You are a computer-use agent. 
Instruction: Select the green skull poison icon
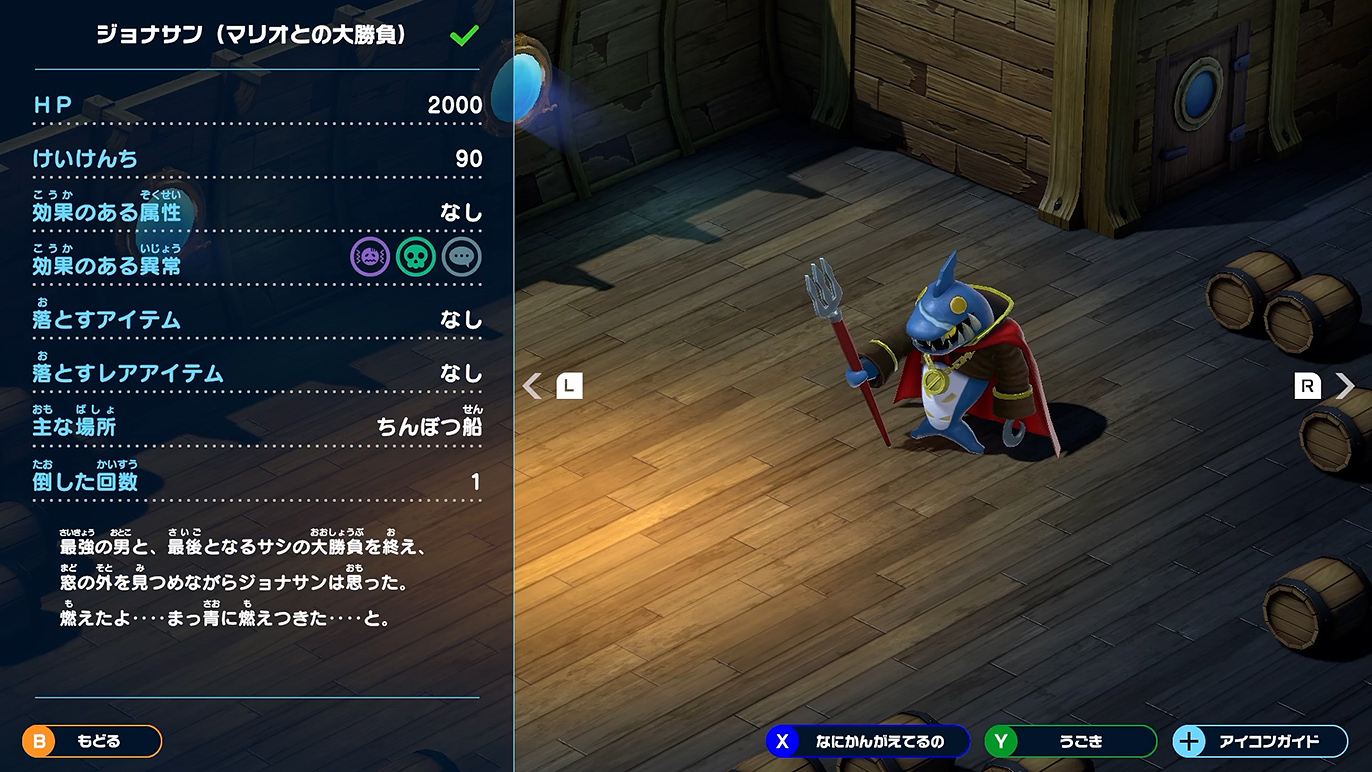point(416,257)
